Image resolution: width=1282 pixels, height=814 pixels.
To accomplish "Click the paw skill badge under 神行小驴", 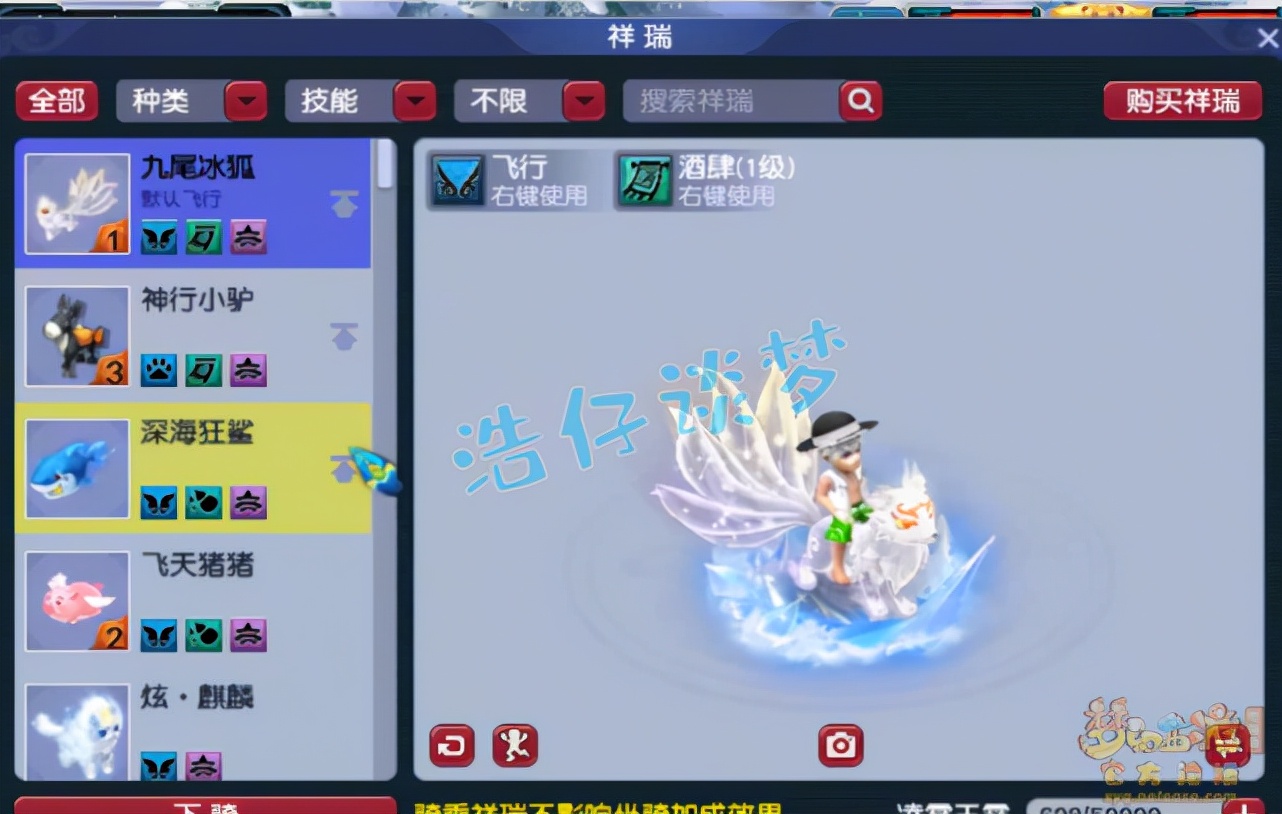I will click(159, 370).
